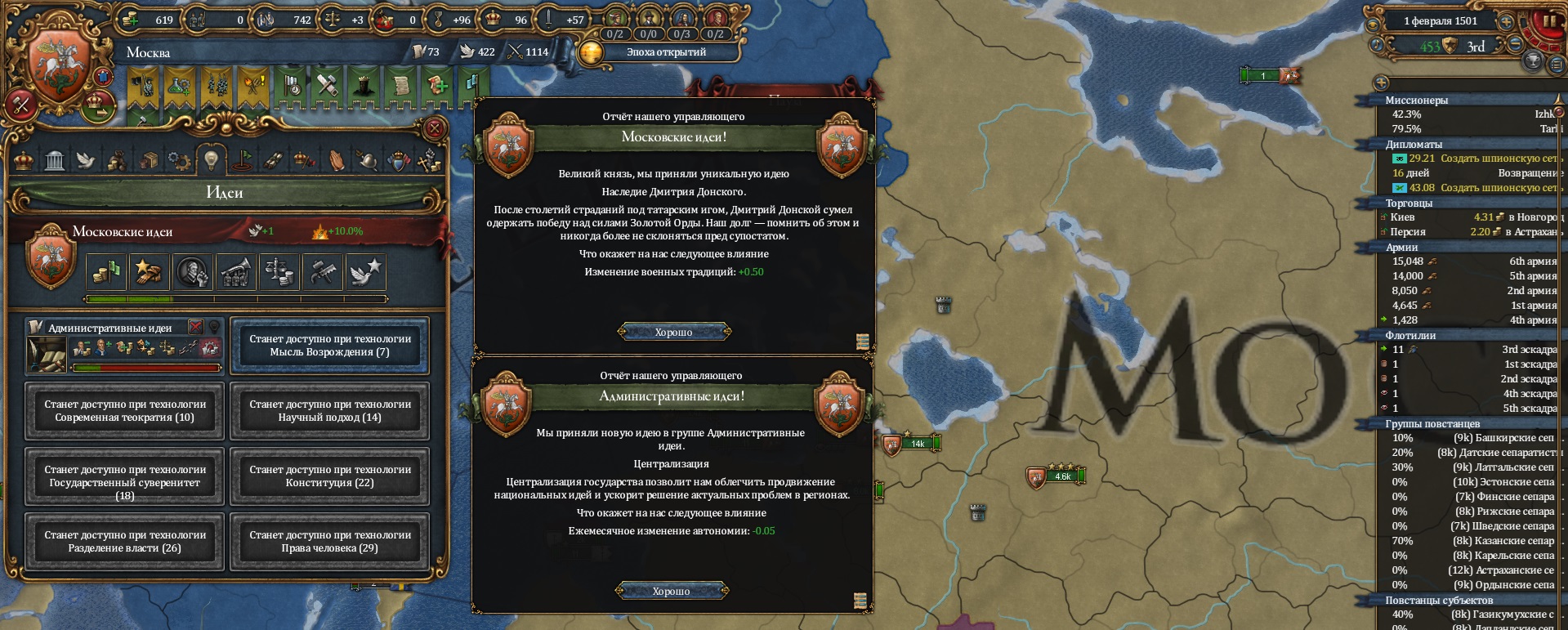Select the dove idea icon in Московские идеи
The image size is (1568, 630).
(x=366, y=271)
